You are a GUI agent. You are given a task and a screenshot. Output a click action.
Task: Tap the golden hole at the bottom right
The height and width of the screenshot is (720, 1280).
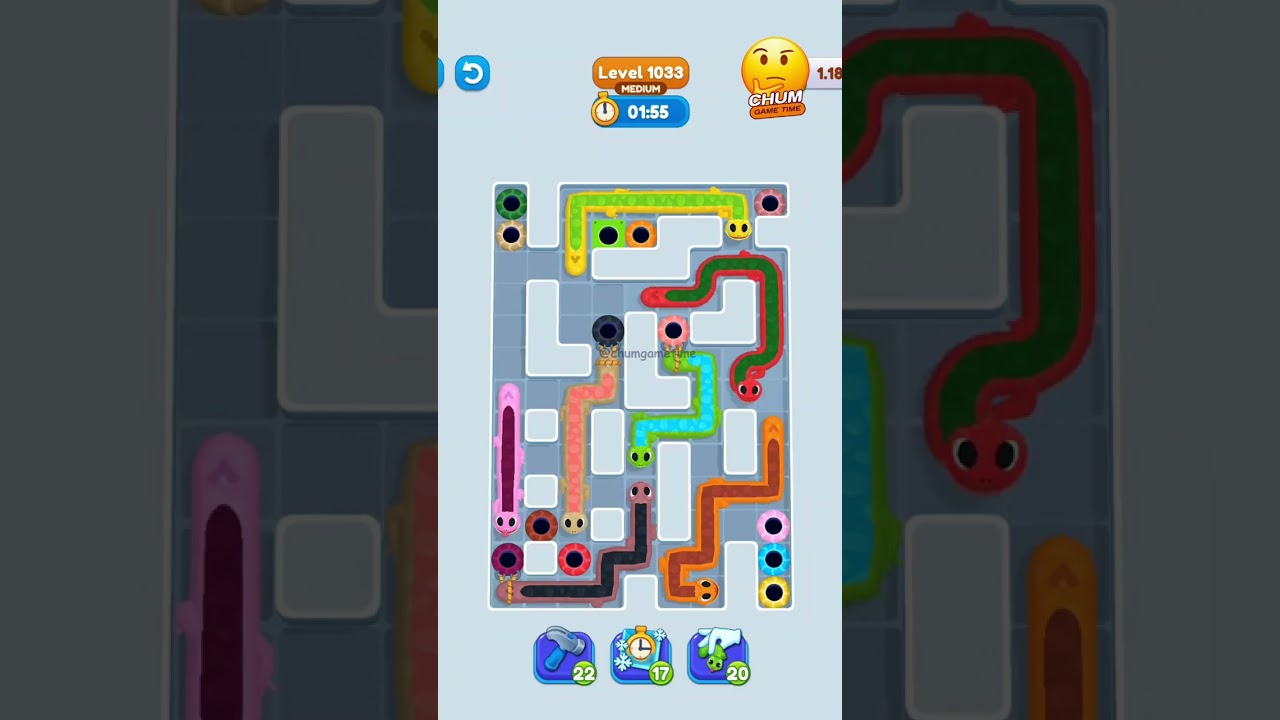(775, 591)
